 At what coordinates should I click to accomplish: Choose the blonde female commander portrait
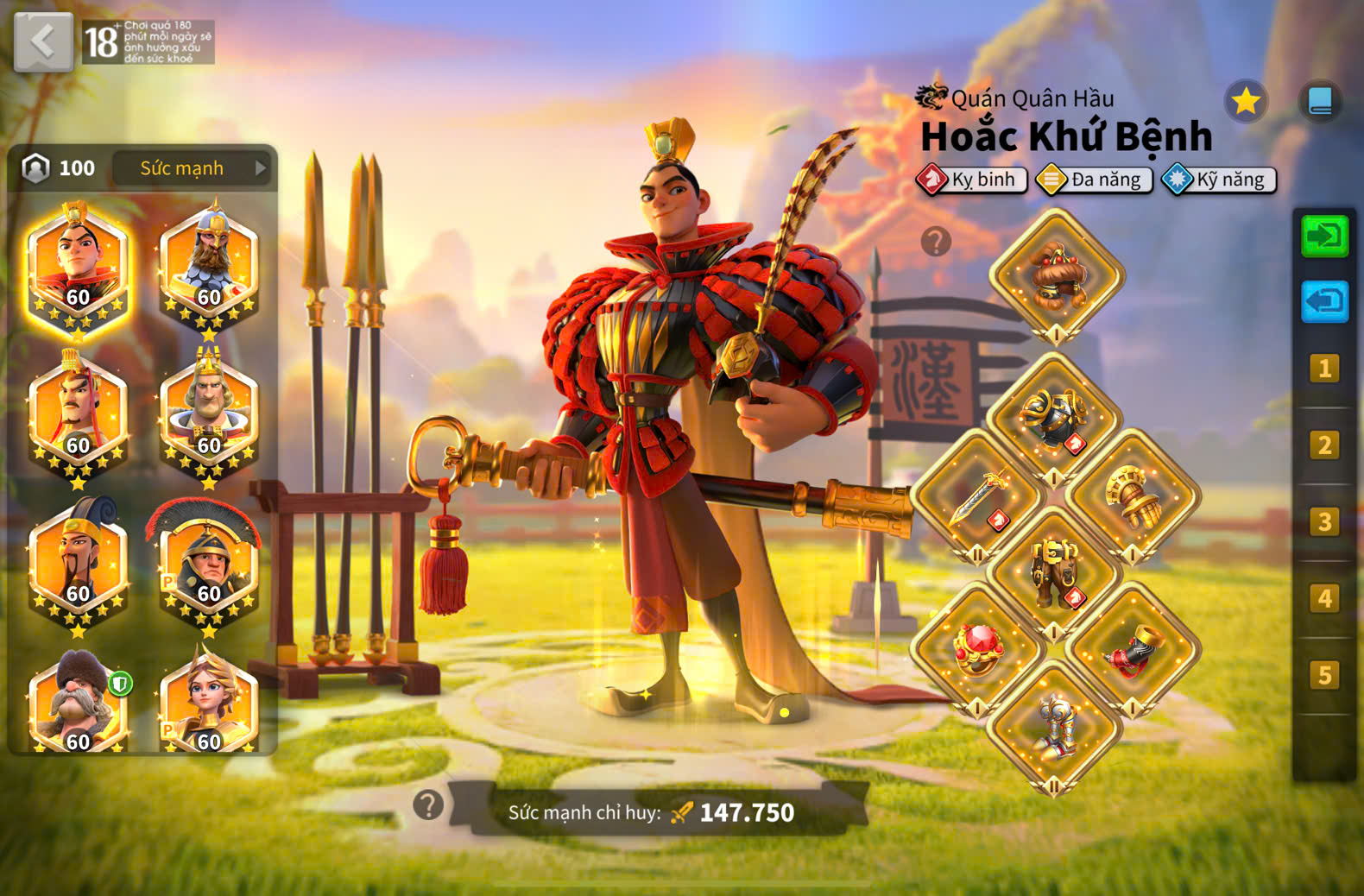pyautogui.click(x=208, y=704)
